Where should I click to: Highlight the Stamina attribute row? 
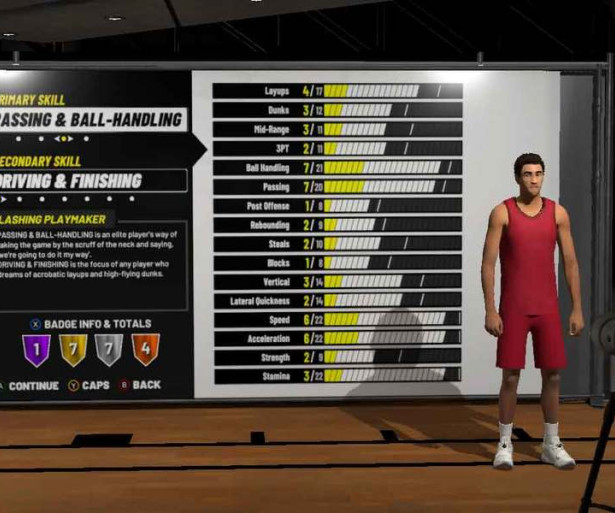click(x=337, y=375)
